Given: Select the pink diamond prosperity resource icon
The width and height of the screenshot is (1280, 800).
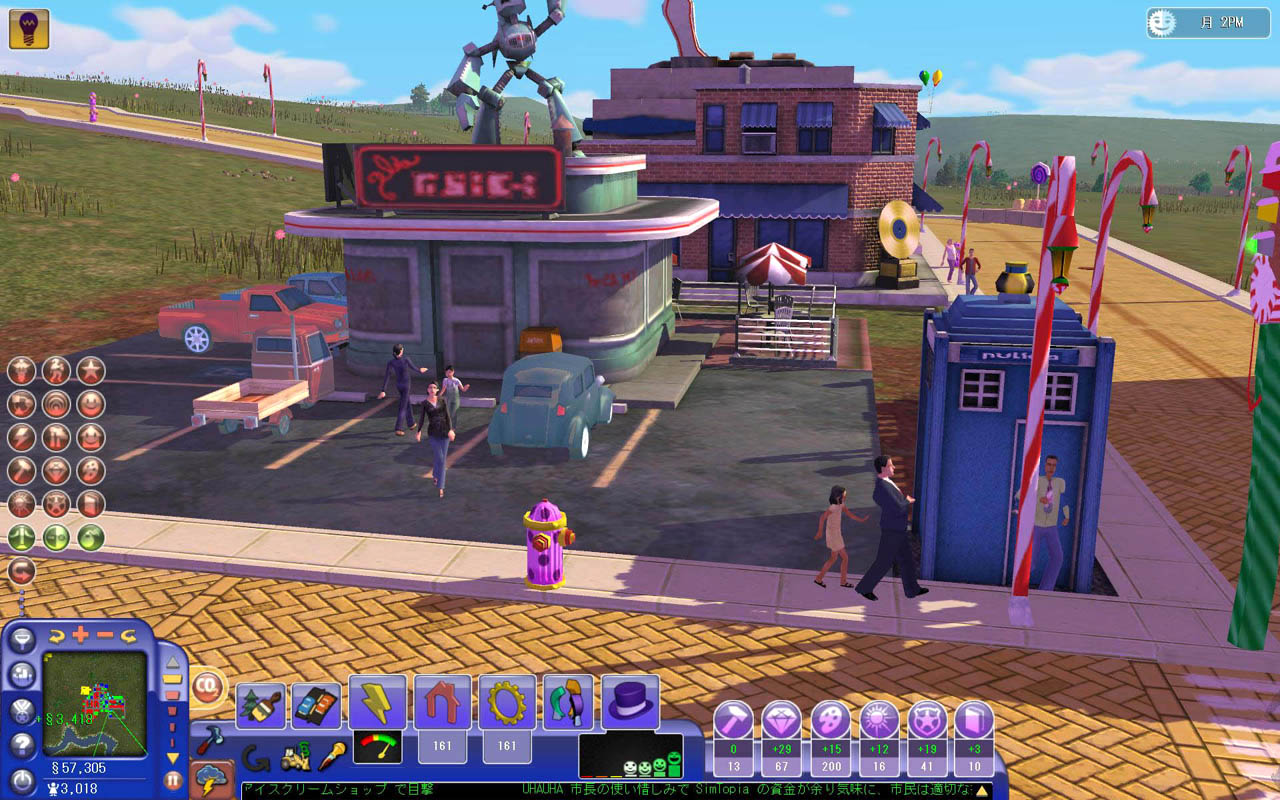Looking at the screenshot, I should 781,721.
